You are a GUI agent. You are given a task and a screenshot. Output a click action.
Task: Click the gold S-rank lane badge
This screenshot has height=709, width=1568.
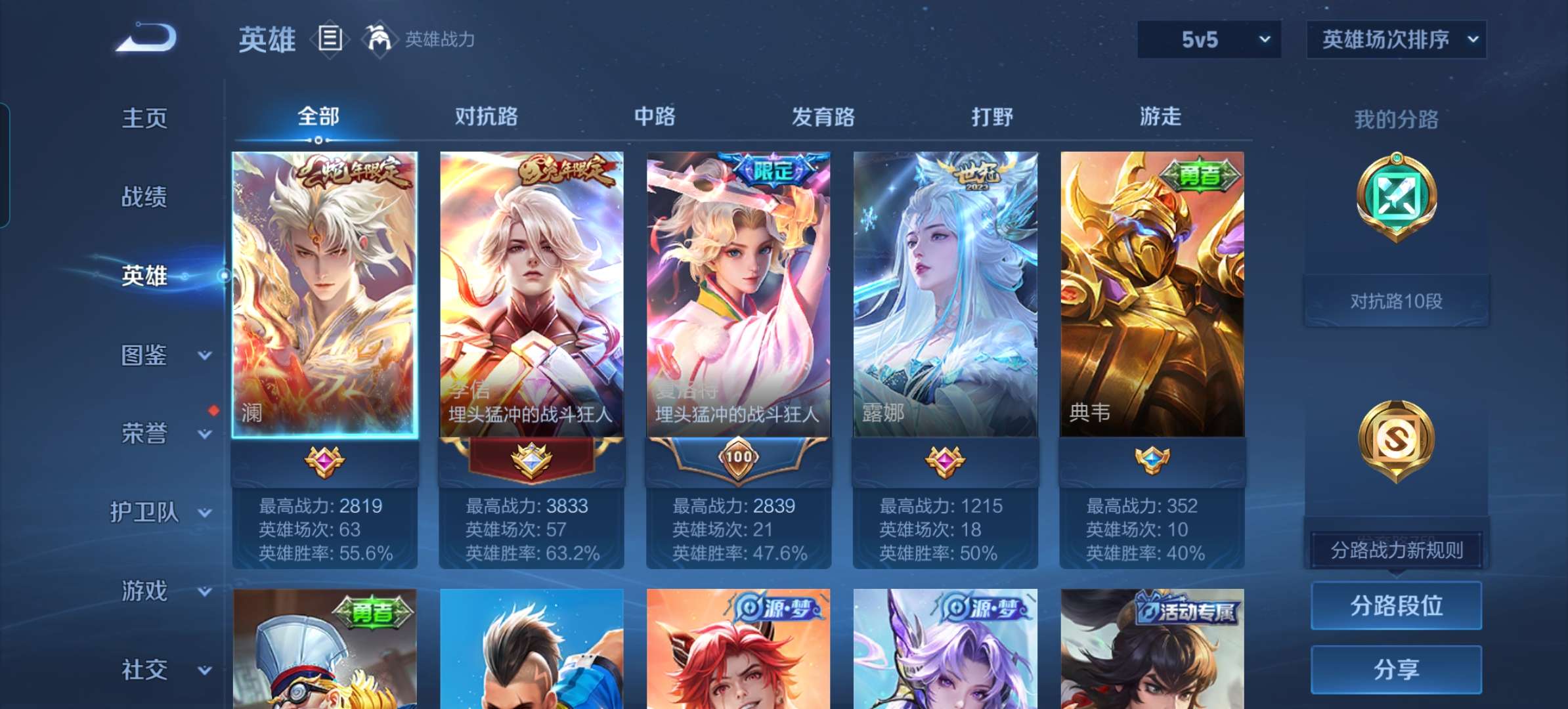1396,440
